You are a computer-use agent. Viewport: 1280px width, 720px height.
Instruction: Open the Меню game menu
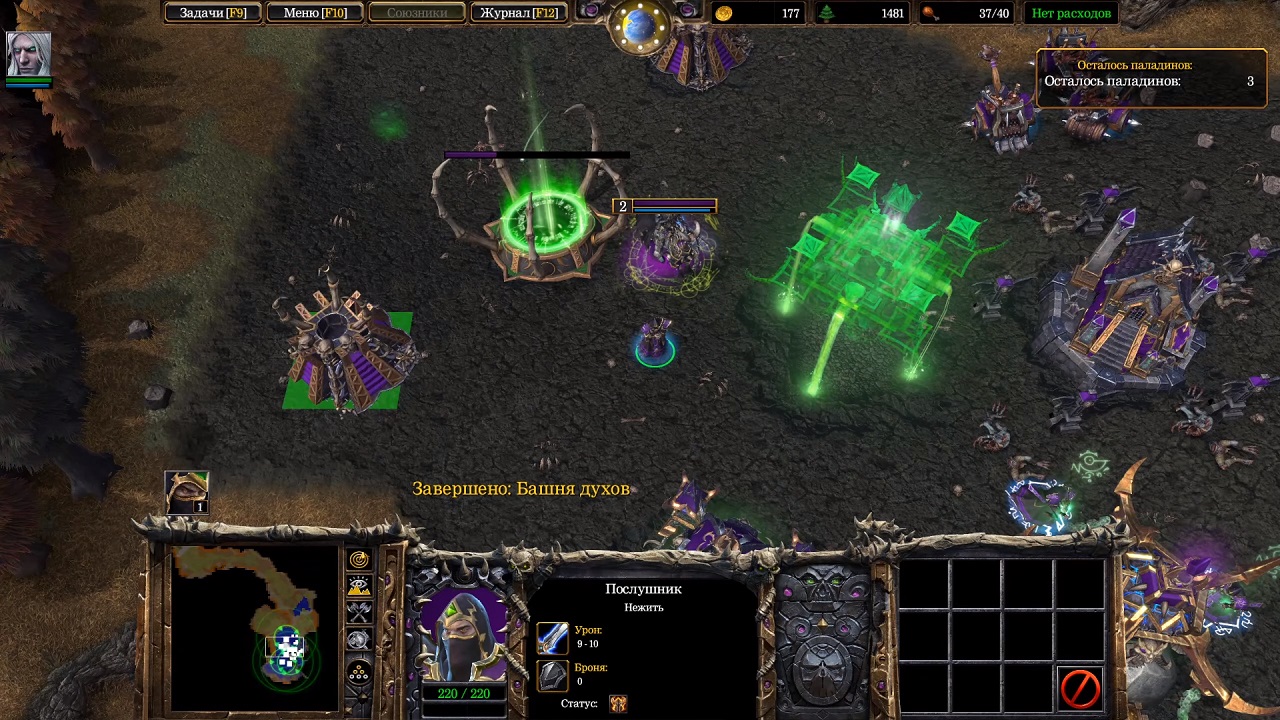point(315,13)
